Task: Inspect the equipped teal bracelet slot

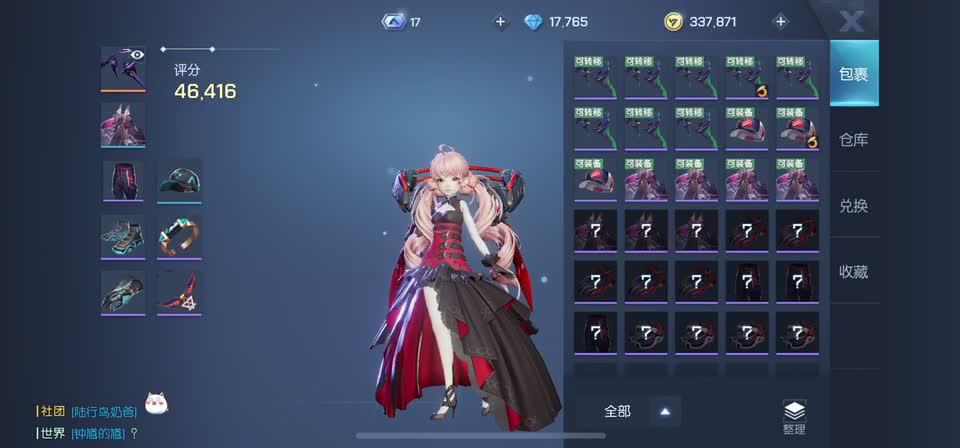Action: click(179, 236)
